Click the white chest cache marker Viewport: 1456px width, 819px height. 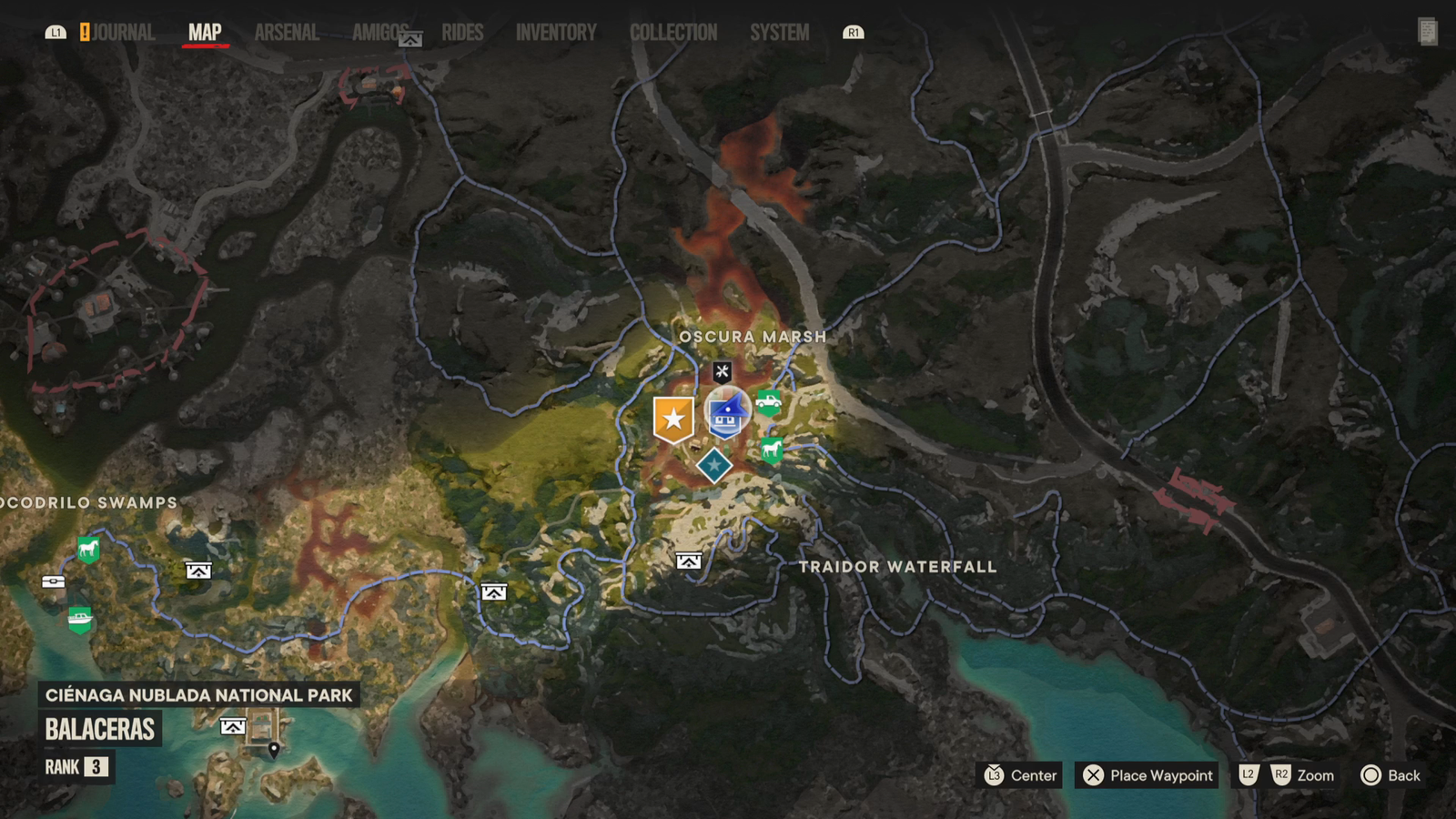pyautogui.click(x=53, y=581)
